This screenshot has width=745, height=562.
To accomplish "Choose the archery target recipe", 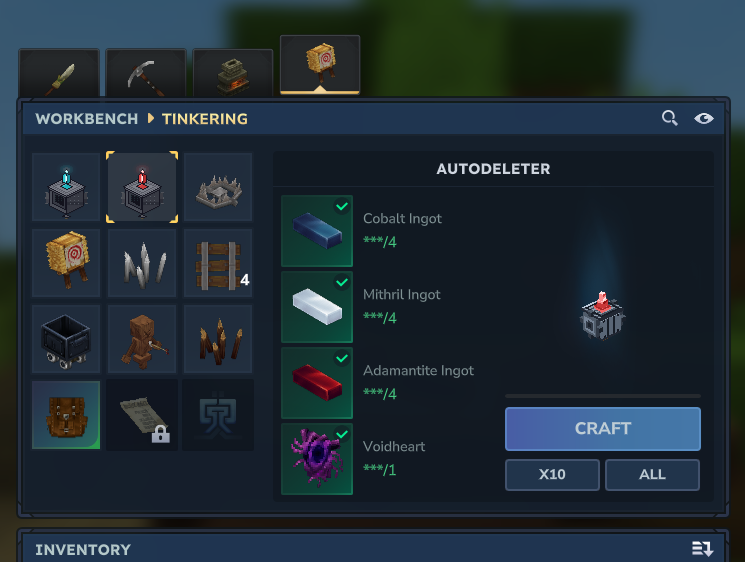I will click(65, 263).
